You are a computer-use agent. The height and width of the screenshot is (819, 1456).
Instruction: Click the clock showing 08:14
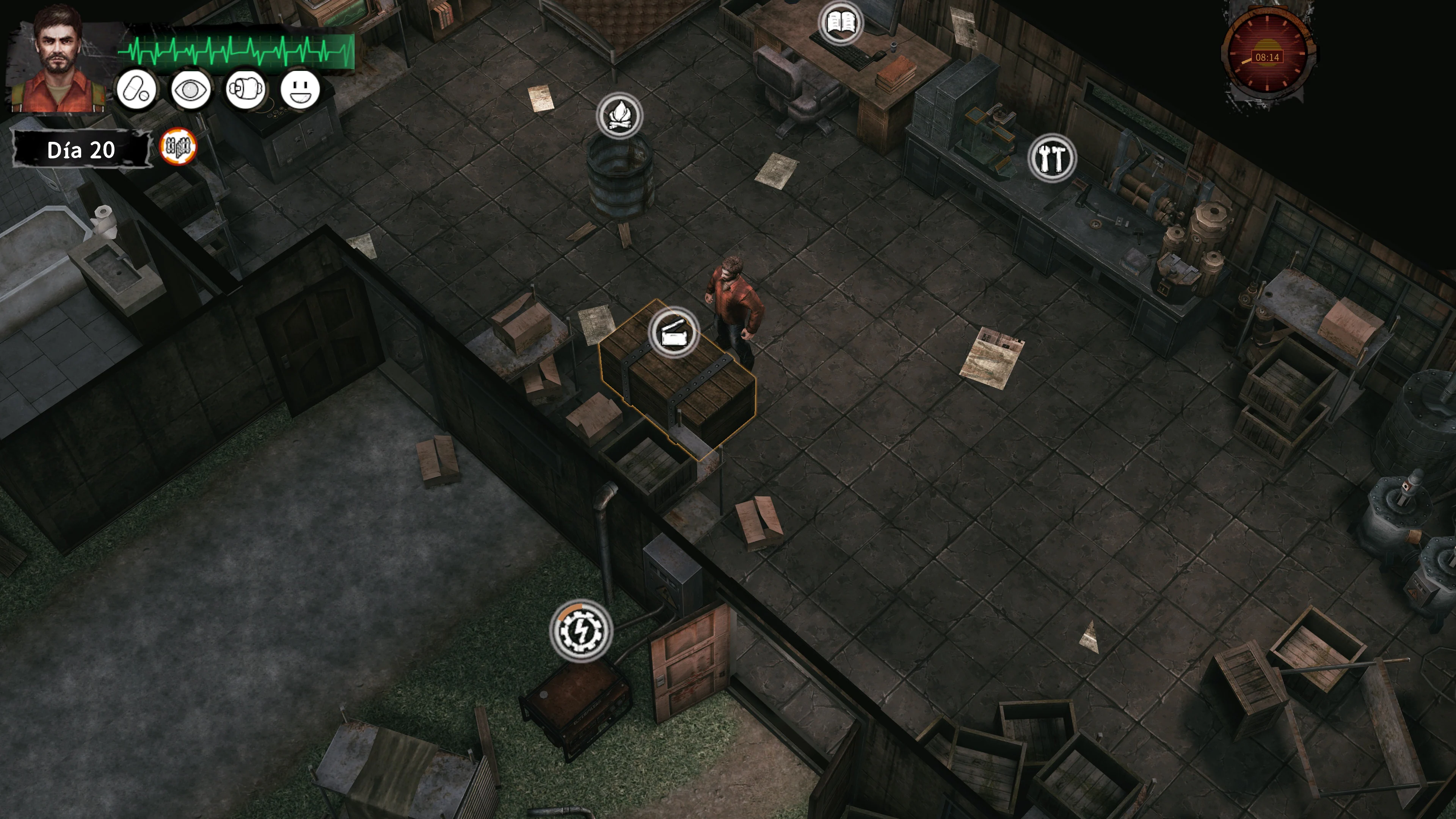1267,57
